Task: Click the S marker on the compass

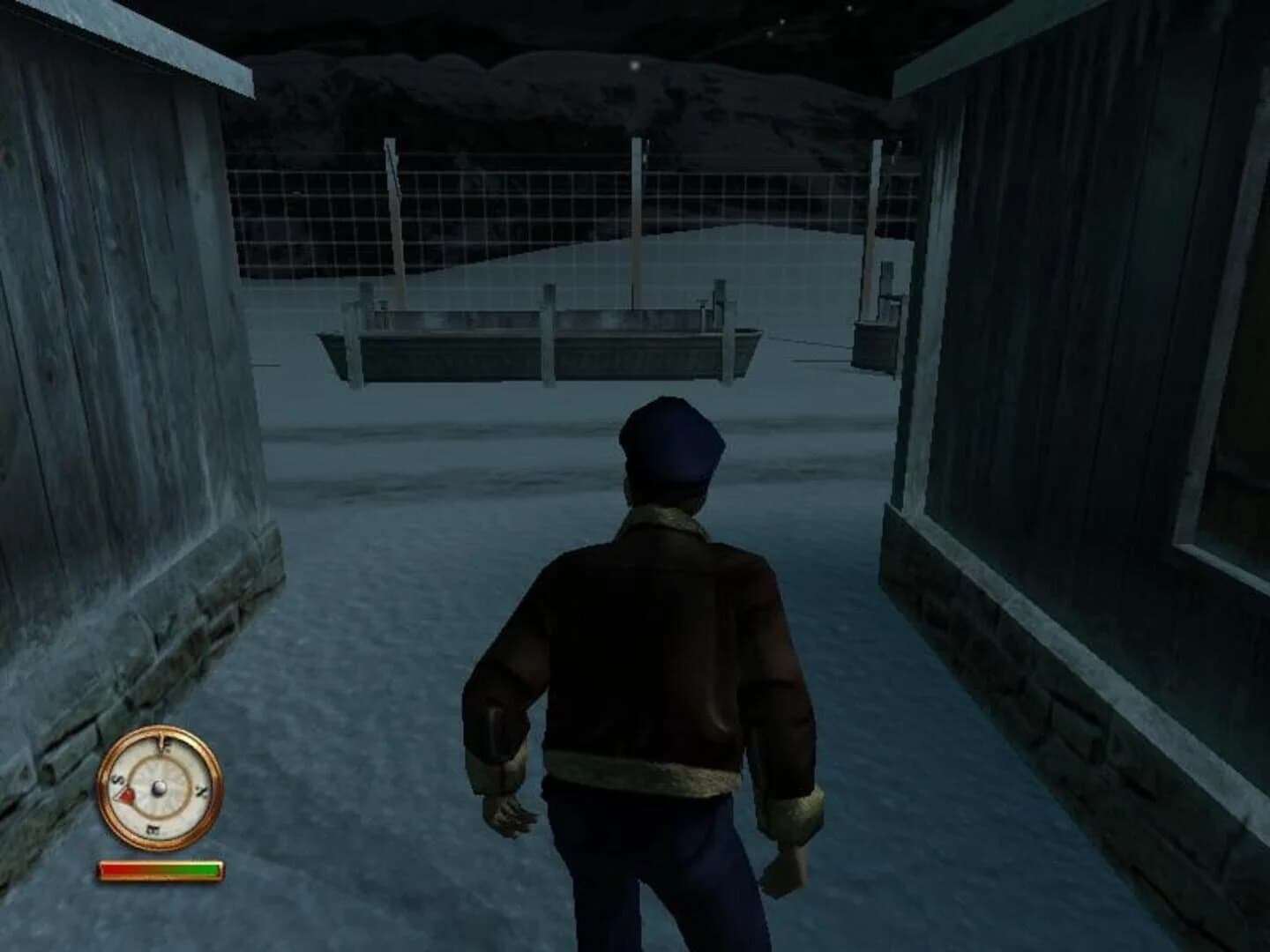Action: click(x=117, y=779)
